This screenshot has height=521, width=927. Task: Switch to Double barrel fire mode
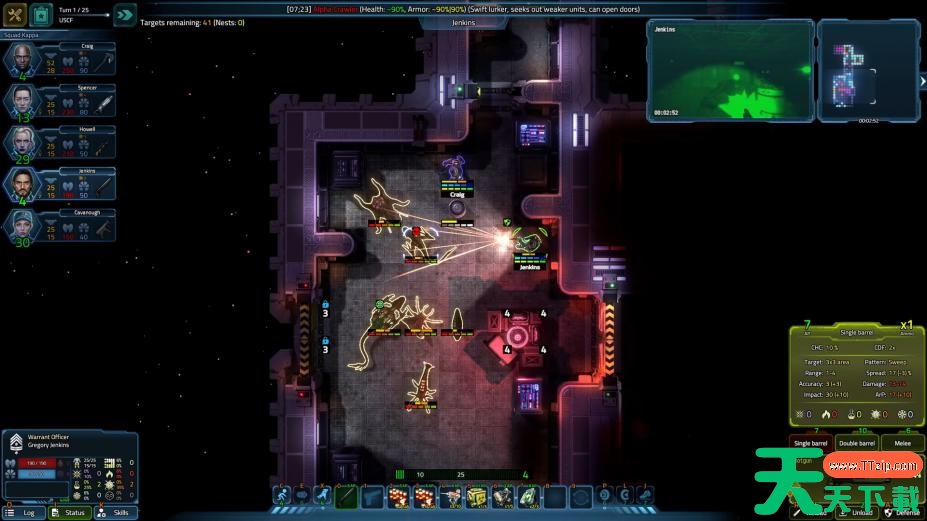point(857,443)
